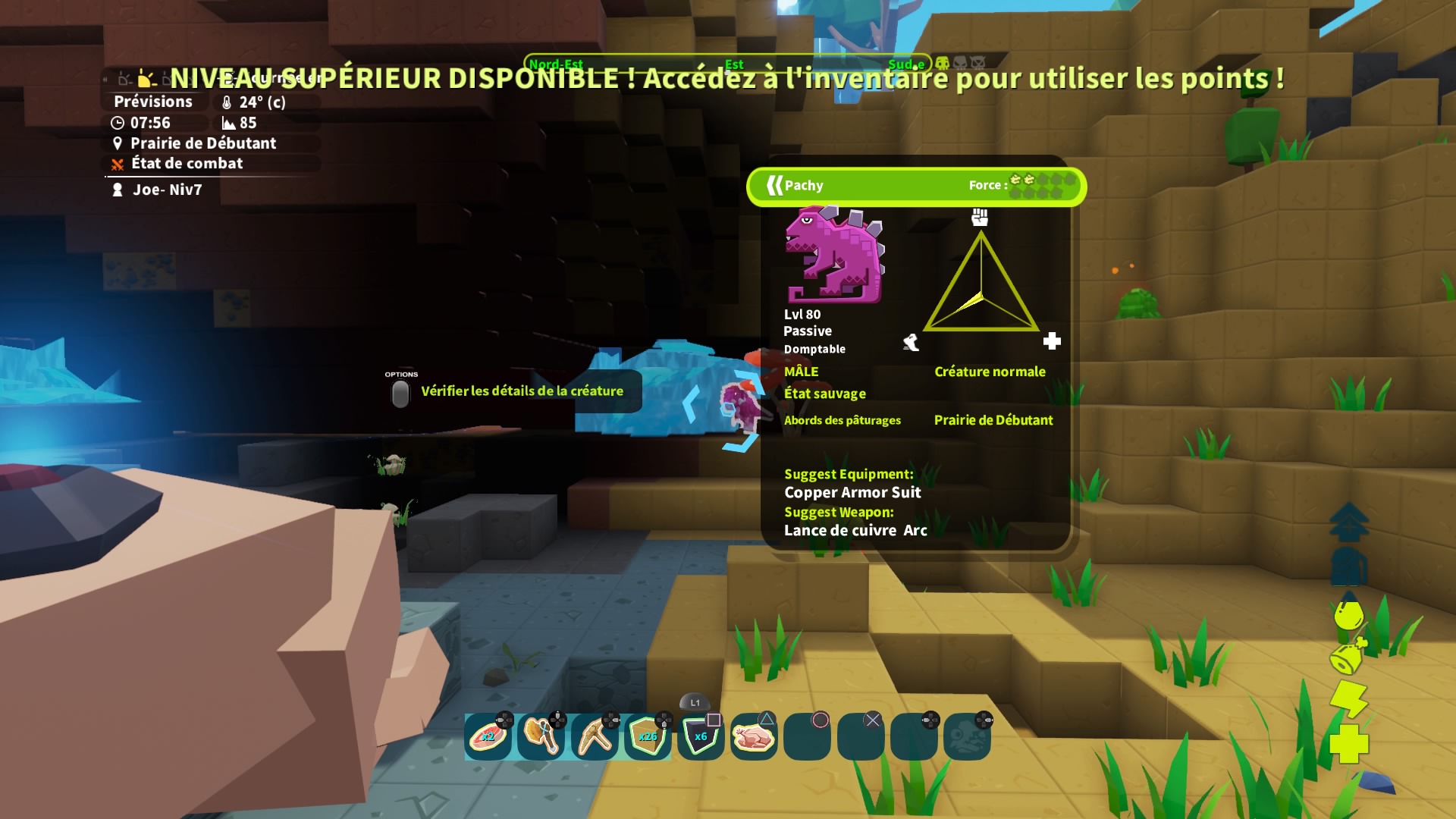Equip the stone axe from the hotbar
This screenshot has height=819, width=1456.
[541, 736]
